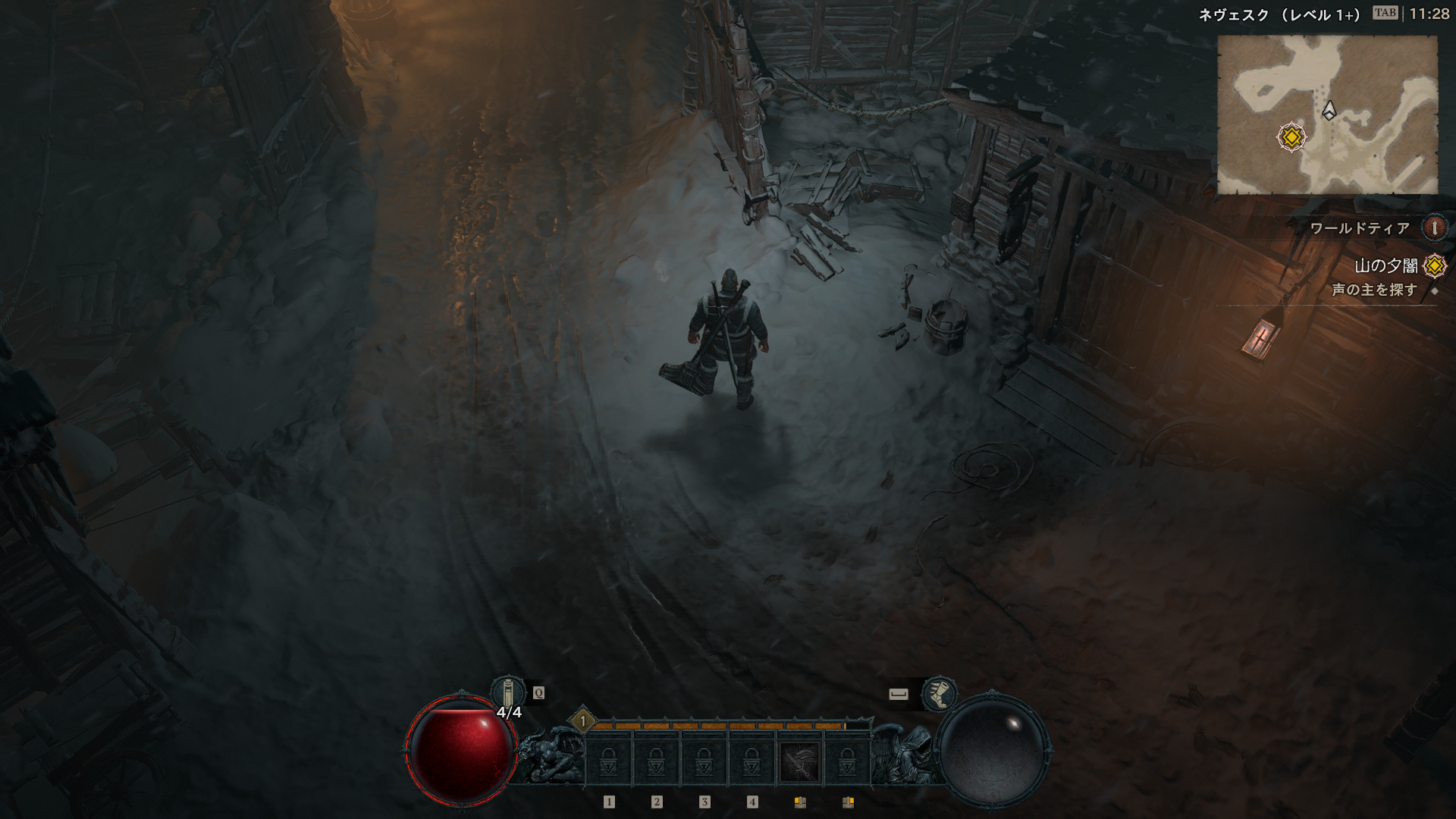Viewport: 1456px width, 819px height.
Task: Open the minimap showing Nevesk
Action: tap(1327, 115)
